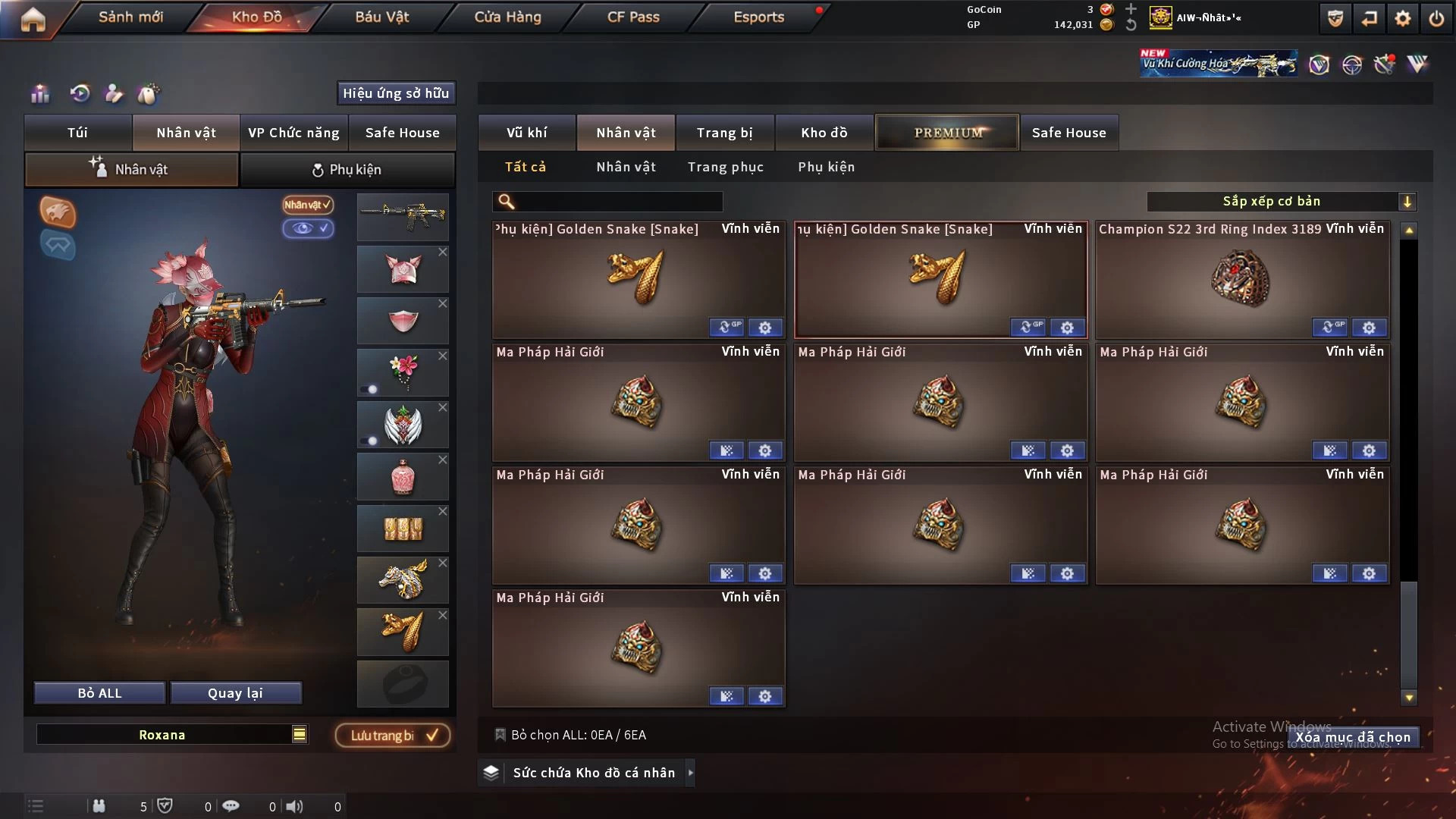Open the Sắp xếp cơ bản sort dropdown
The image size is (1456, 819).
pos(1281,201)
